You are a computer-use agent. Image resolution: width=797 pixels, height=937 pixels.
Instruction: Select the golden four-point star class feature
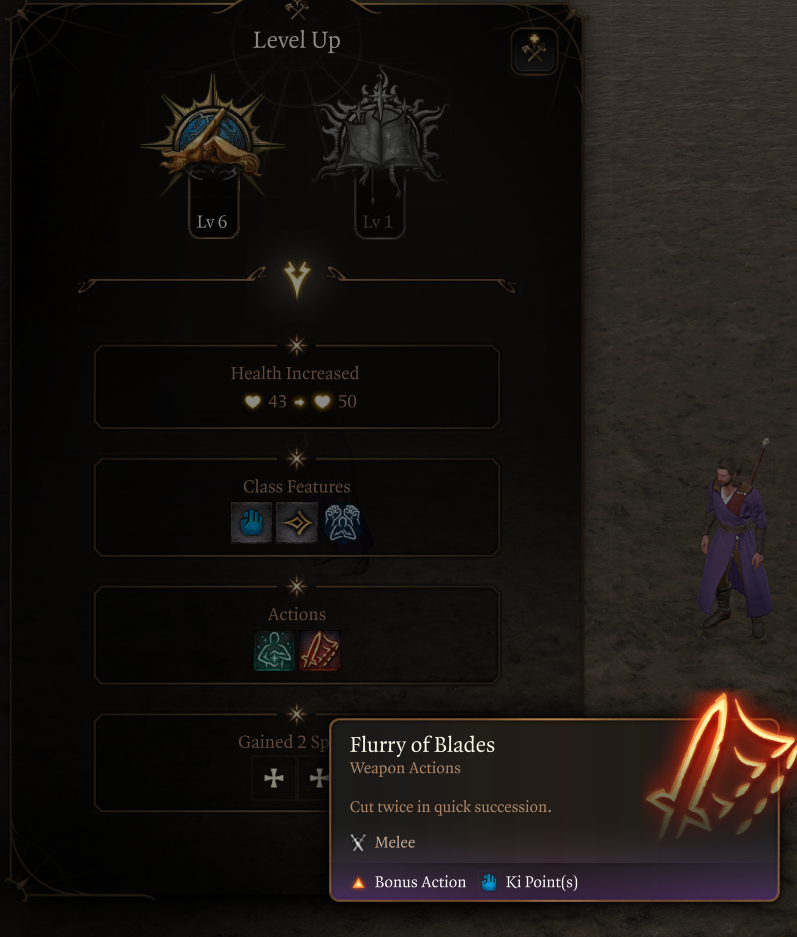[x=297, y=523]
